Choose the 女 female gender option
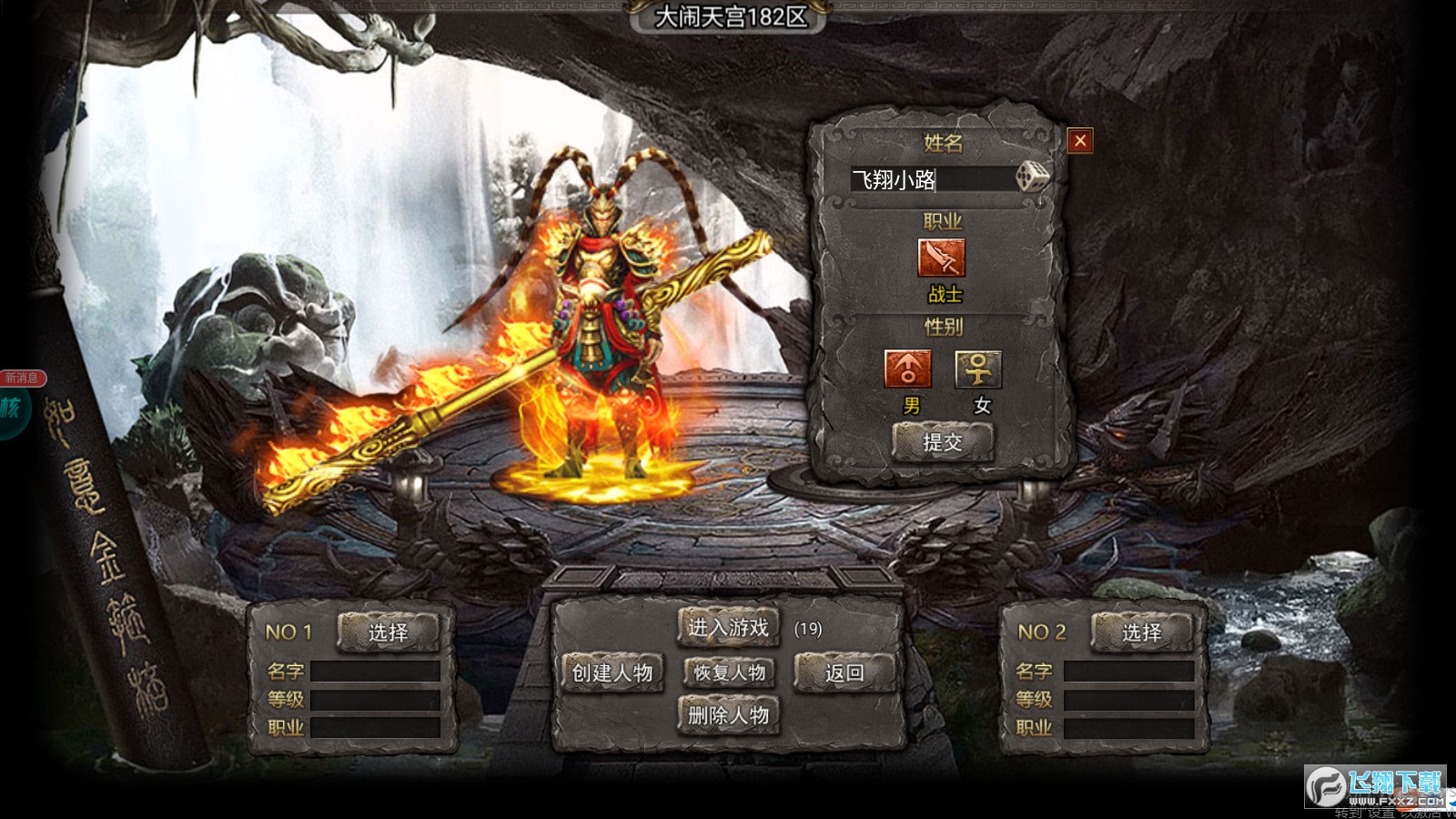The height and width of the screenshot is (819, 1456). click(x=978, y=369)
